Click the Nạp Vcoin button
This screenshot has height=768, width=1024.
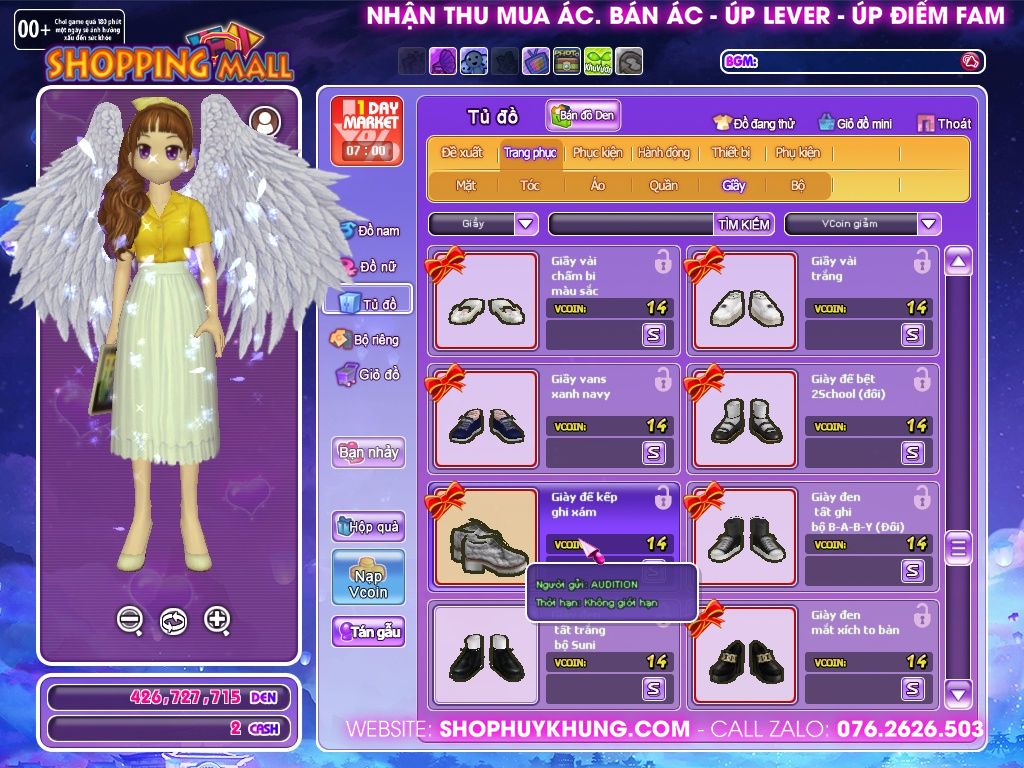(368, 577)
